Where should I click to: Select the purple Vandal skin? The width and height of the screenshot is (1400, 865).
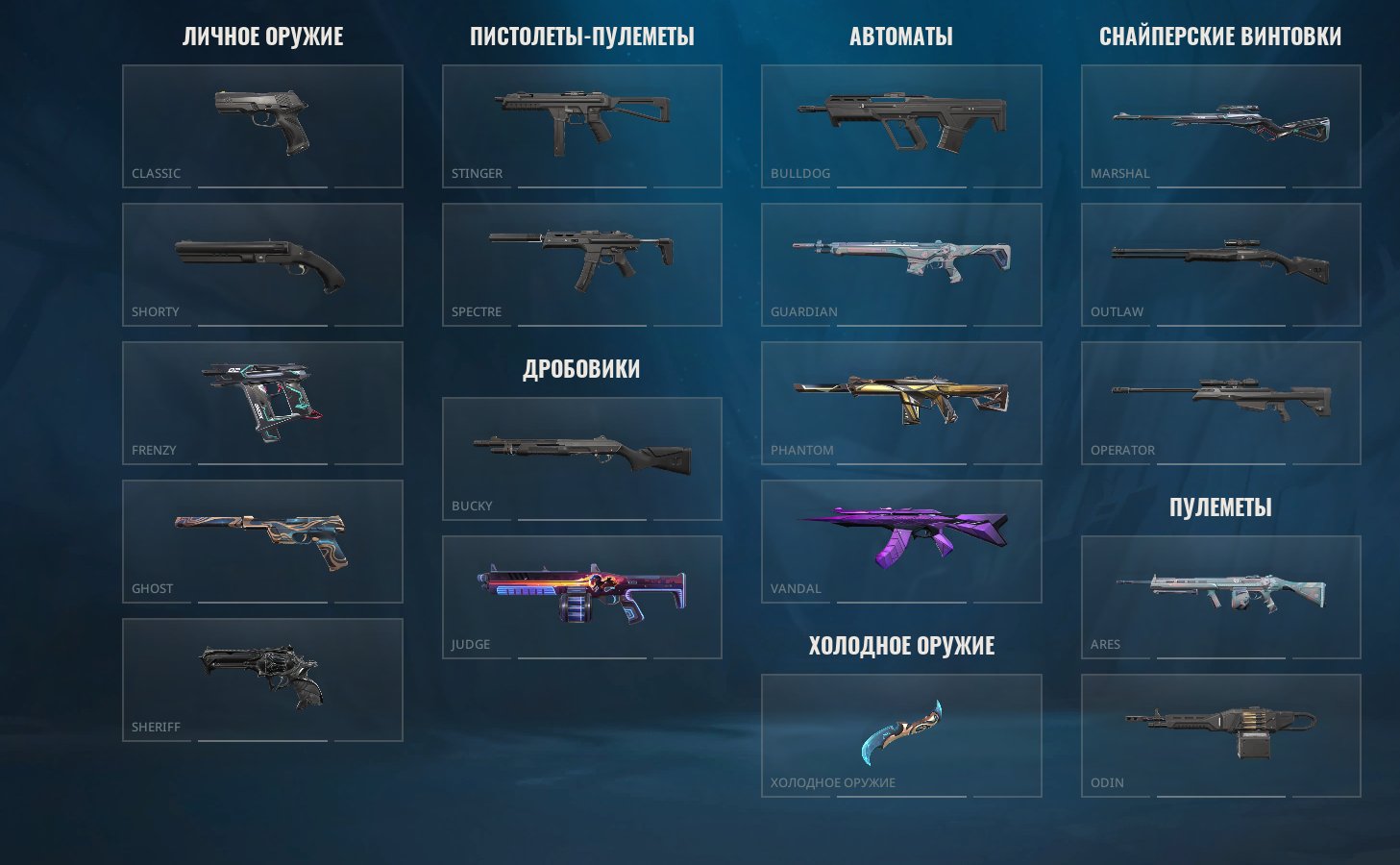coord(901,541)
